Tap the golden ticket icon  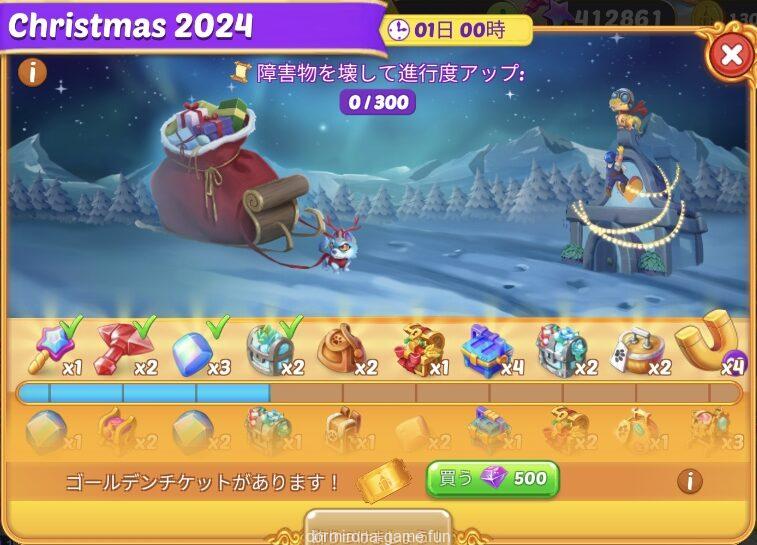(x=385, y=480)
